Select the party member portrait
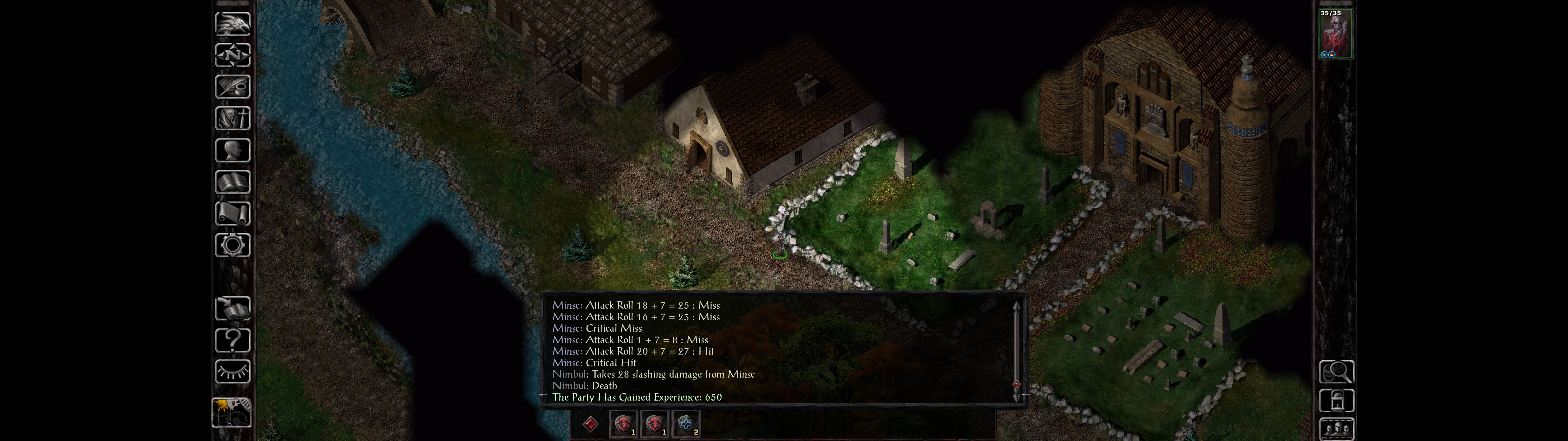Viewport: 1568px width, 441px height. point(1336,33)
